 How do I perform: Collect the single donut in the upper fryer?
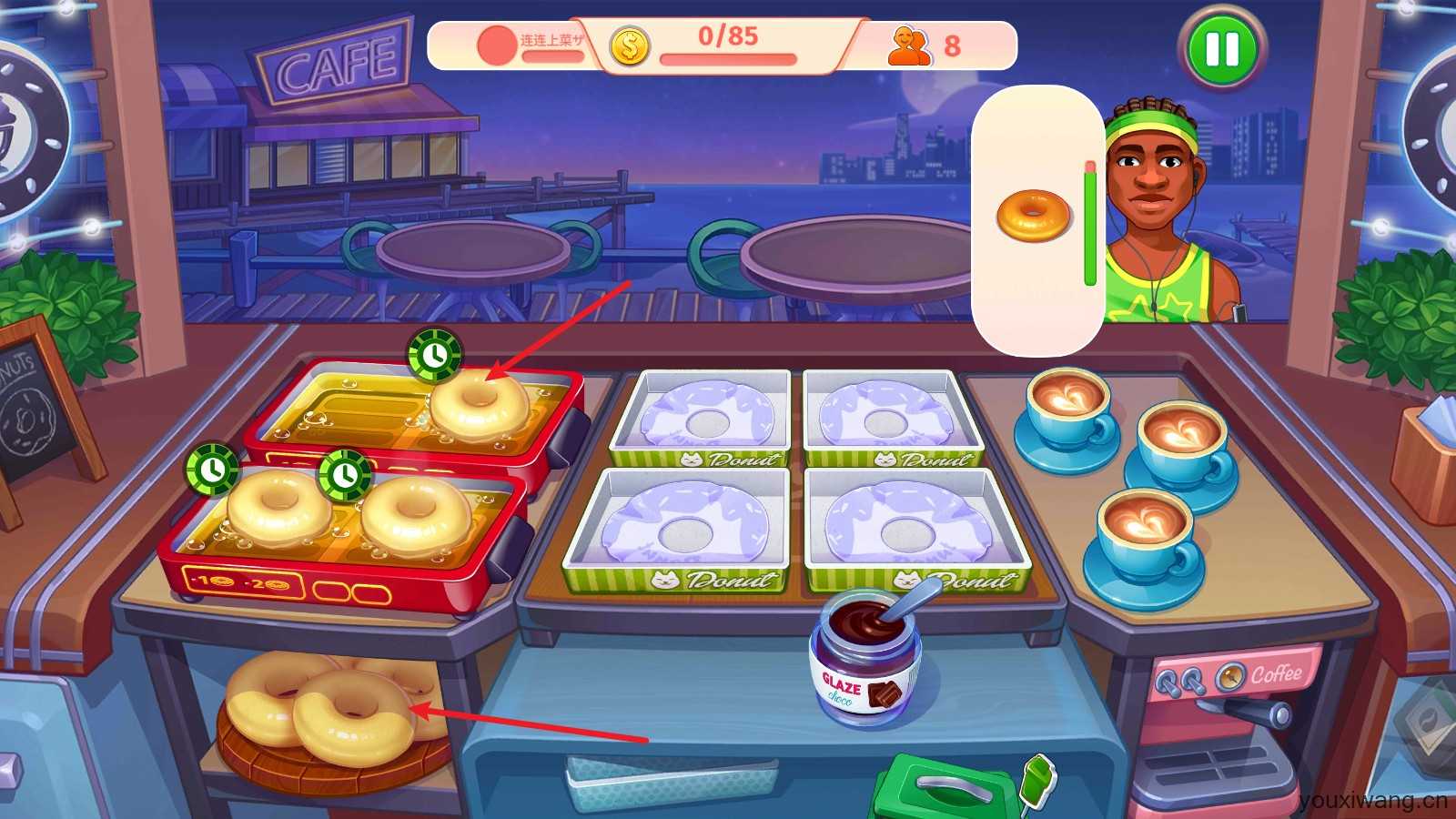click(479, 403)
